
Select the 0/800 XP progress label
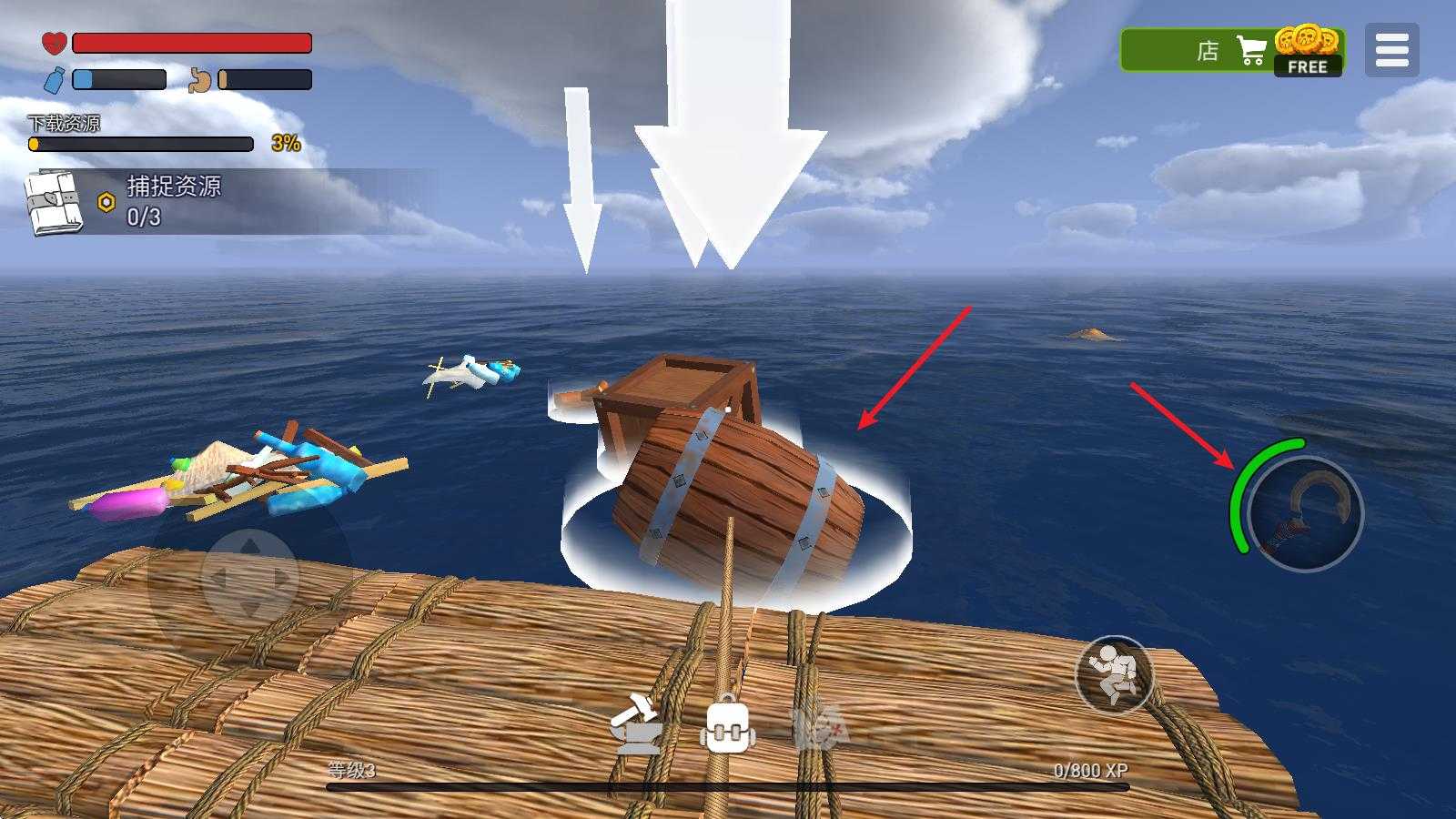click(x=1089, y=771)
